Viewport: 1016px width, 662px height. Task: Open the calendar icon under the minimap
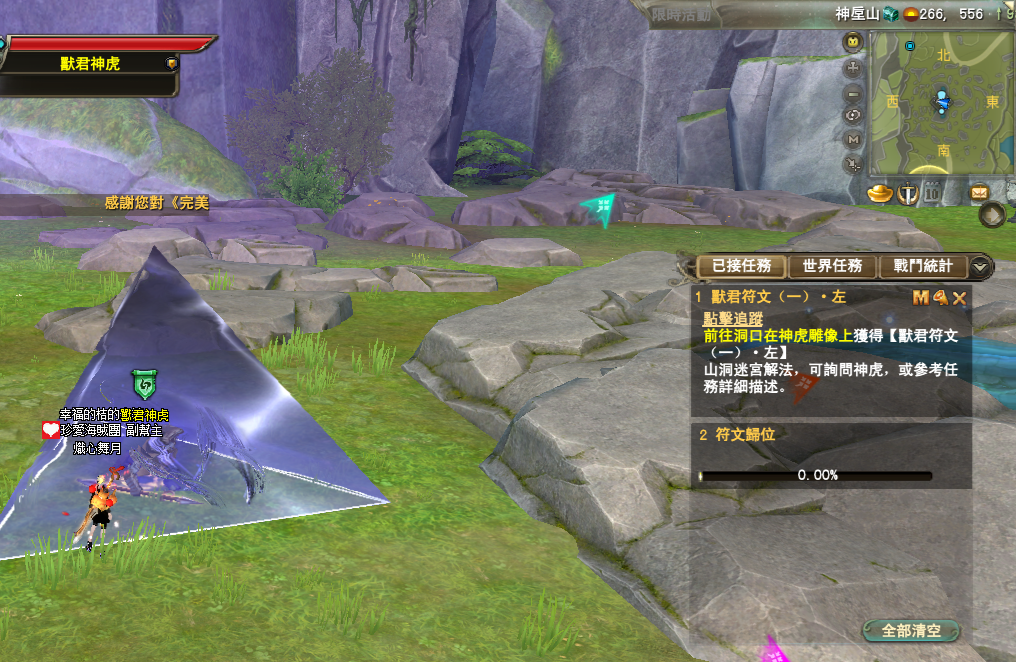coord(932,193)
